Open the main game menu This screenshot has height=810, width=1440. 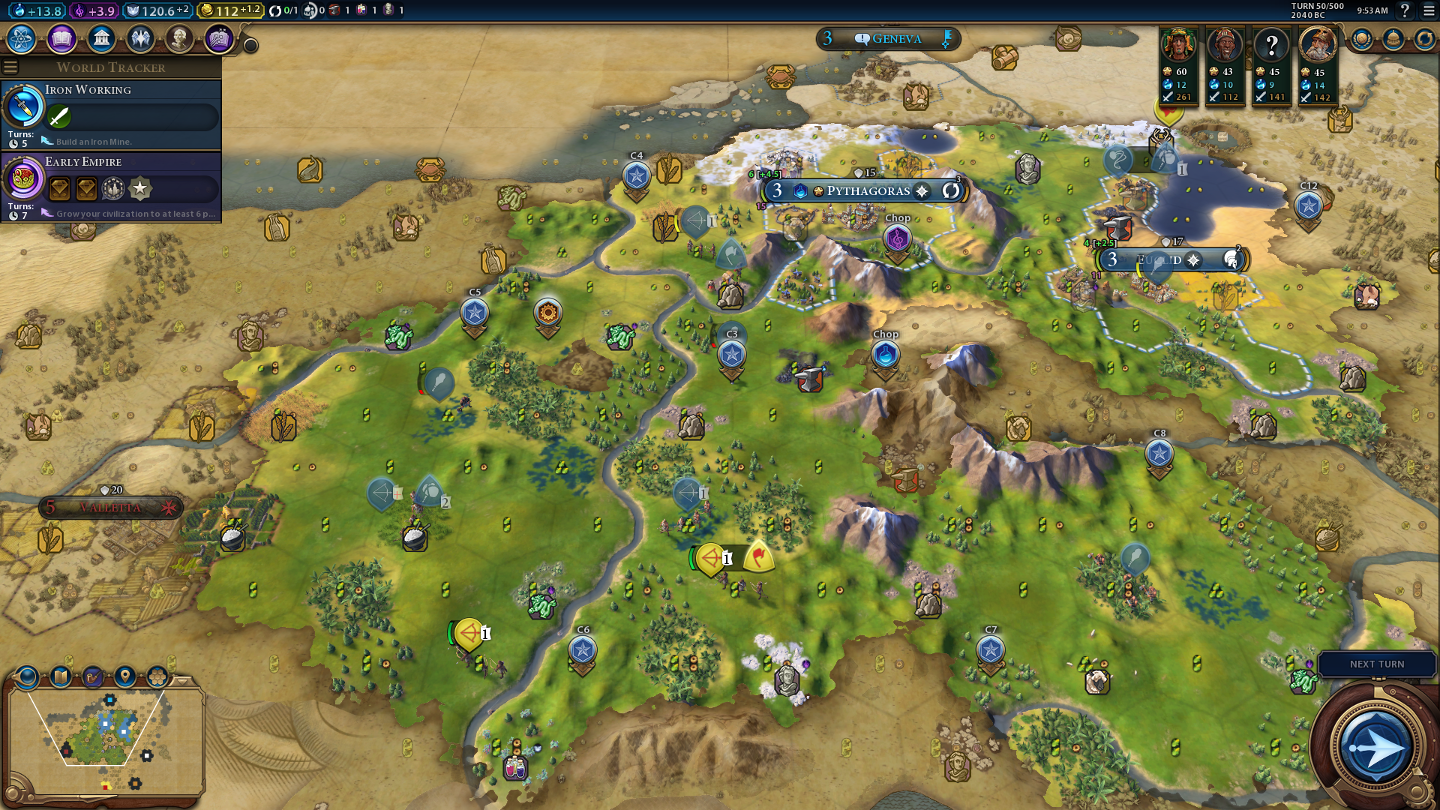tap(1428, 10)
